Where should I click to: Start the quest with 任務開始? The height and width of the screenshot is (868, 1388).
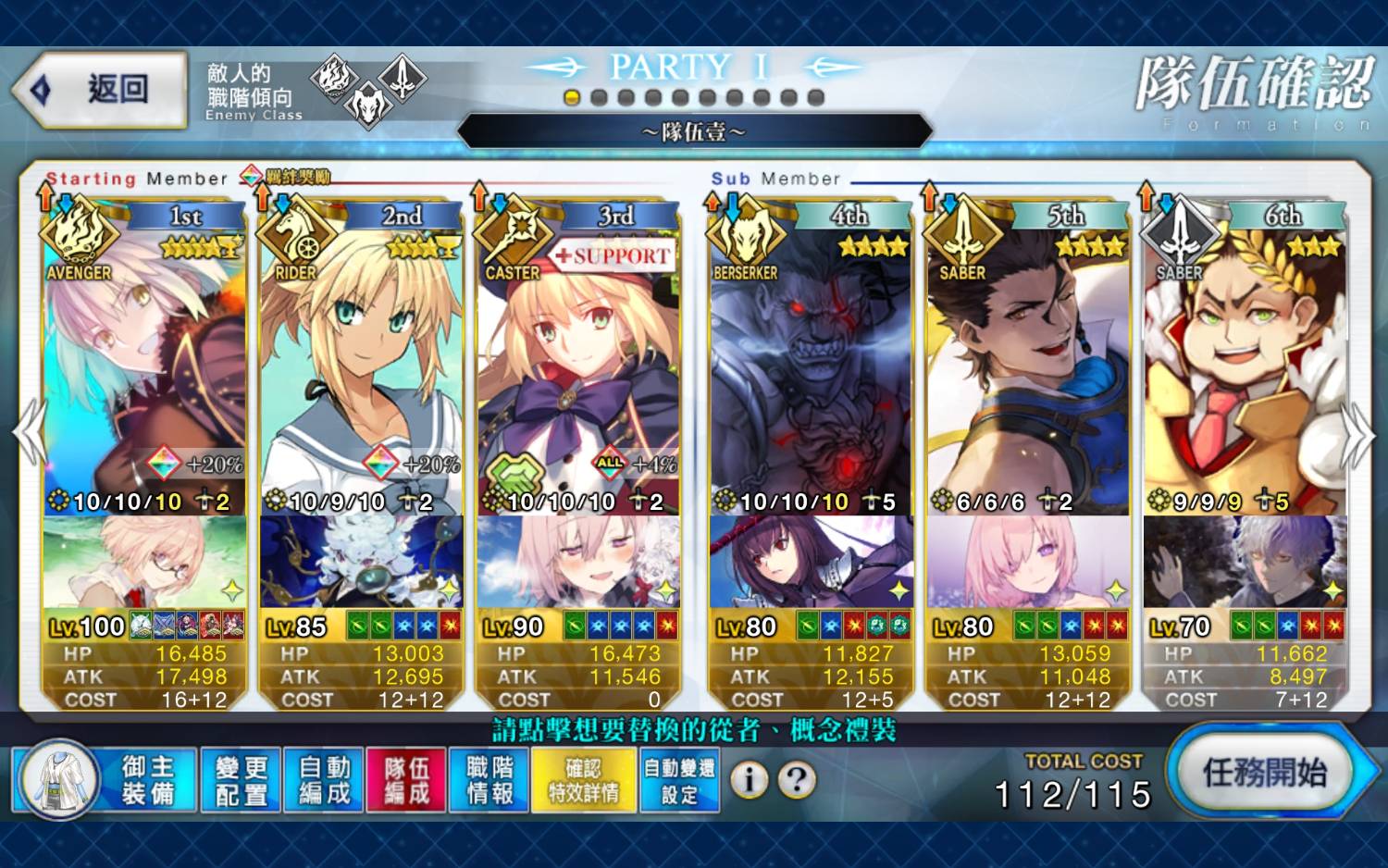pyautogui.click(x=1264, y=773)
